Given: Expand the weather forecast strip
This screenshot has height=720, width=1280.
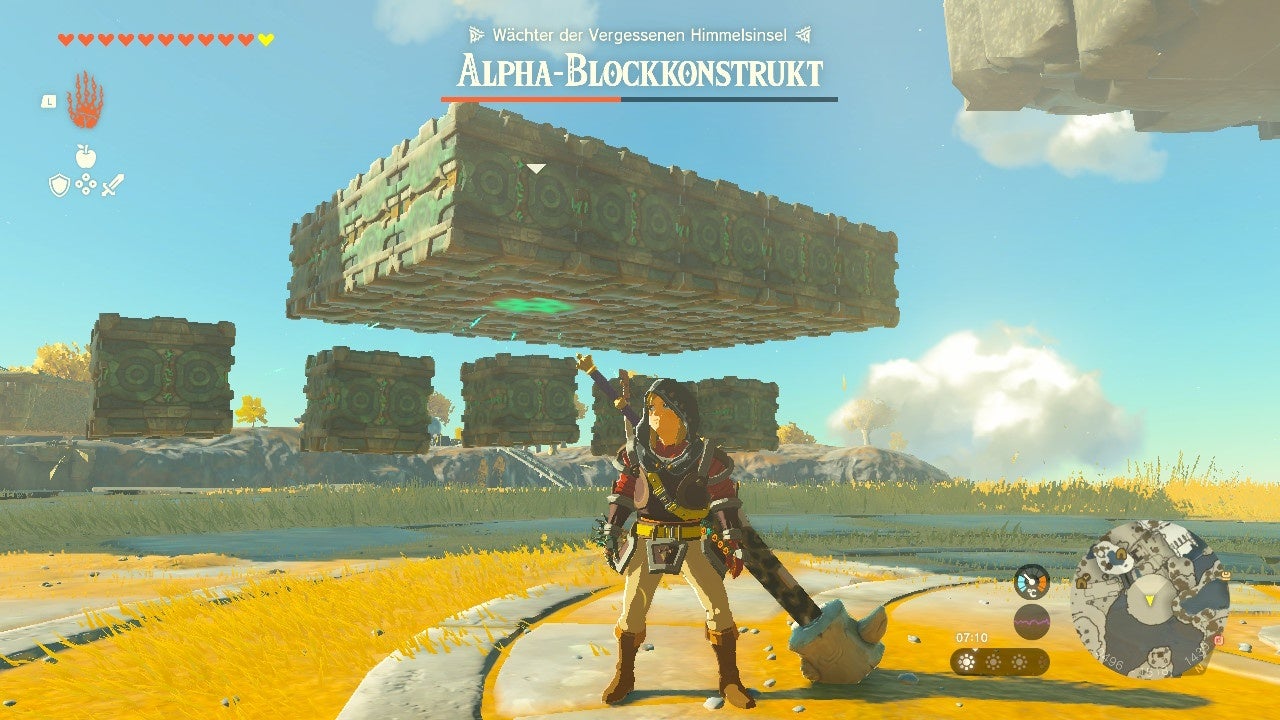Looking at the screenshot, I should coord(1000,661).
